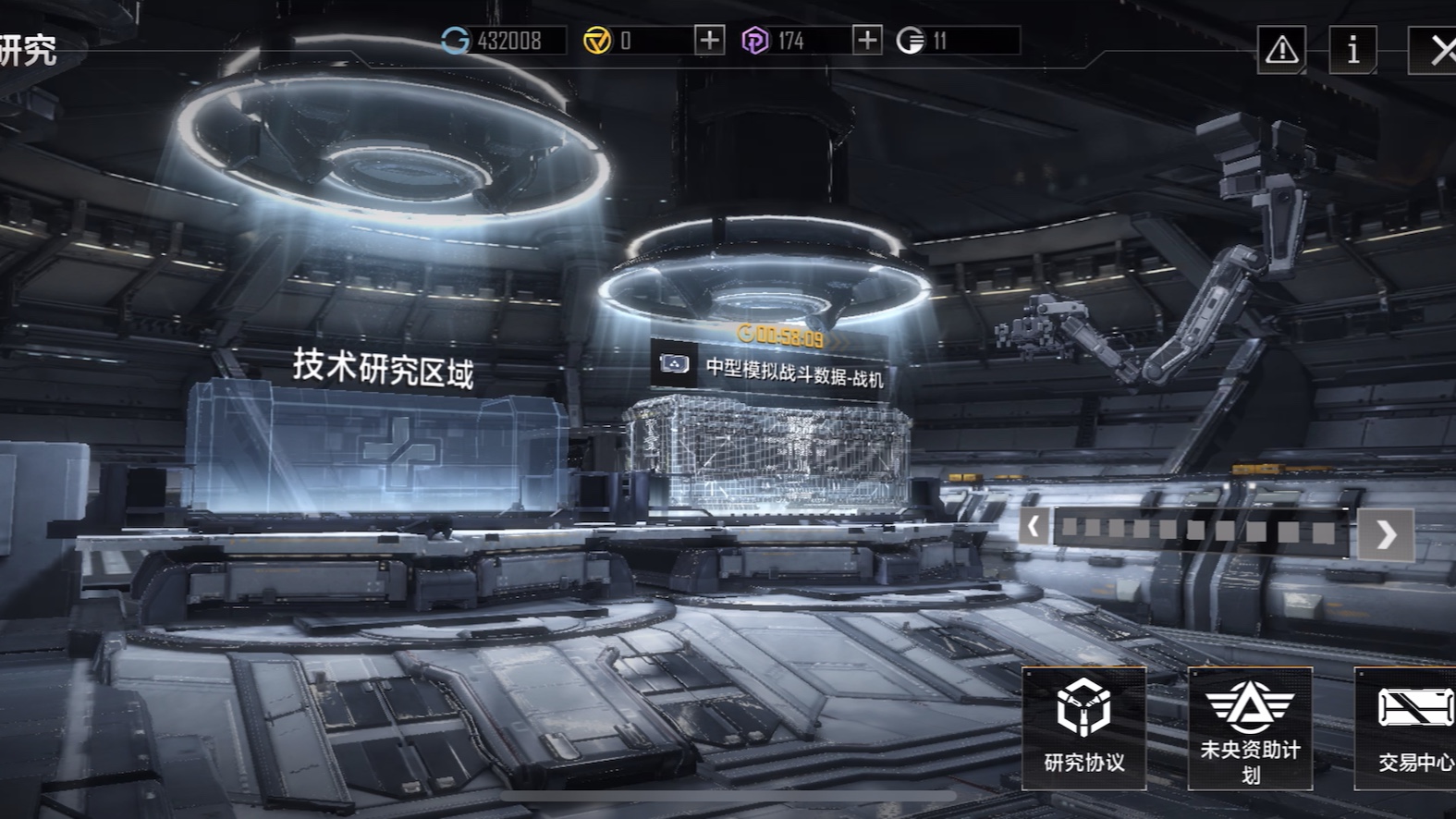Select 中型模拟战斗数据-战机 research item
1456x819 pixels.
click(769, 444)
